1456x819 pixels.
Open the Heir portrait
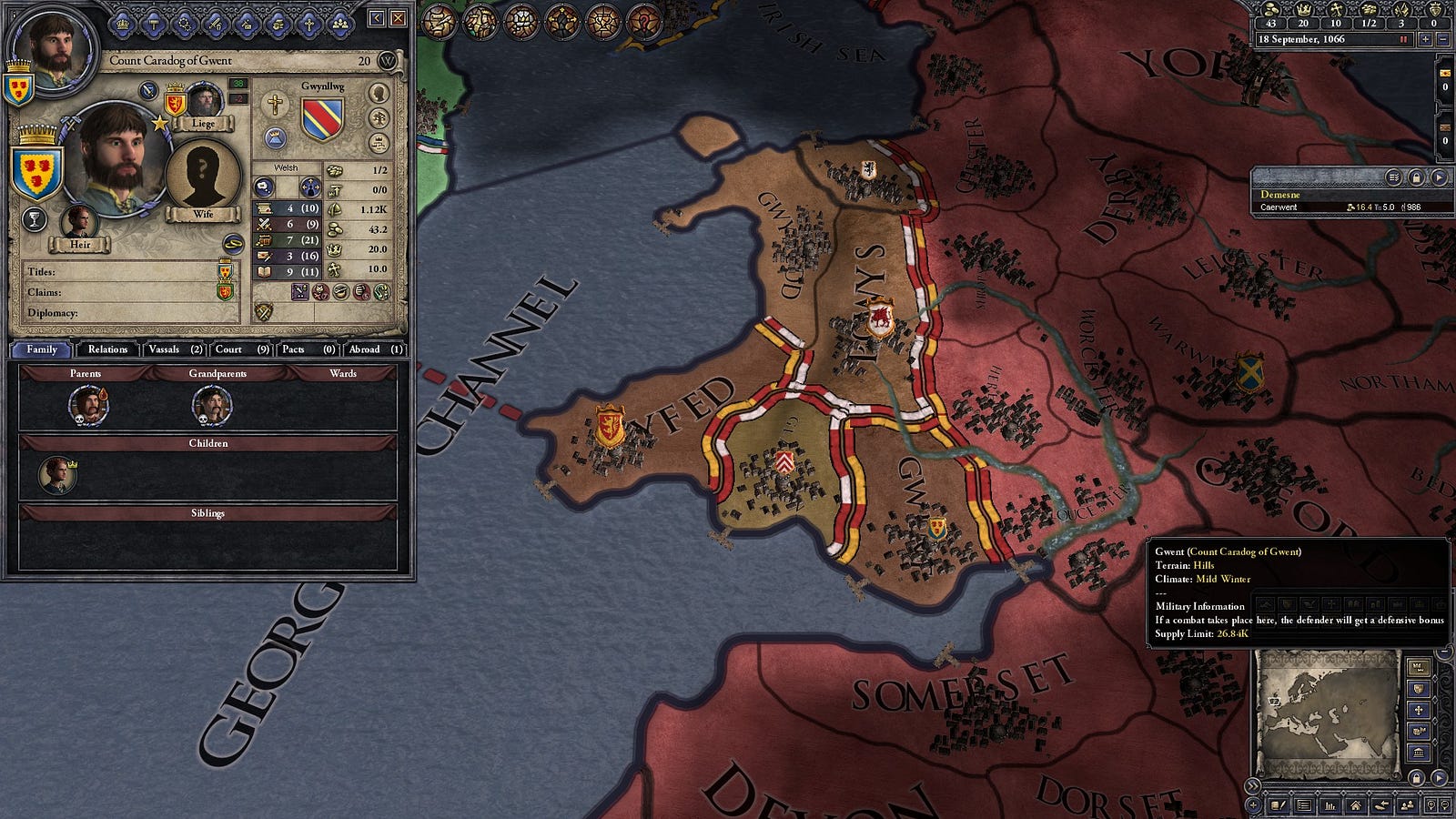(x=80, y=224)
